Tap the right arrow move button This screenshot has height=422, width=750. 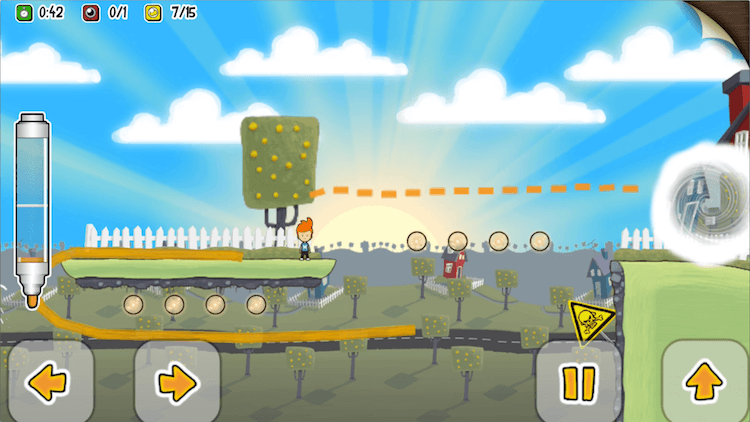(177, 381)
